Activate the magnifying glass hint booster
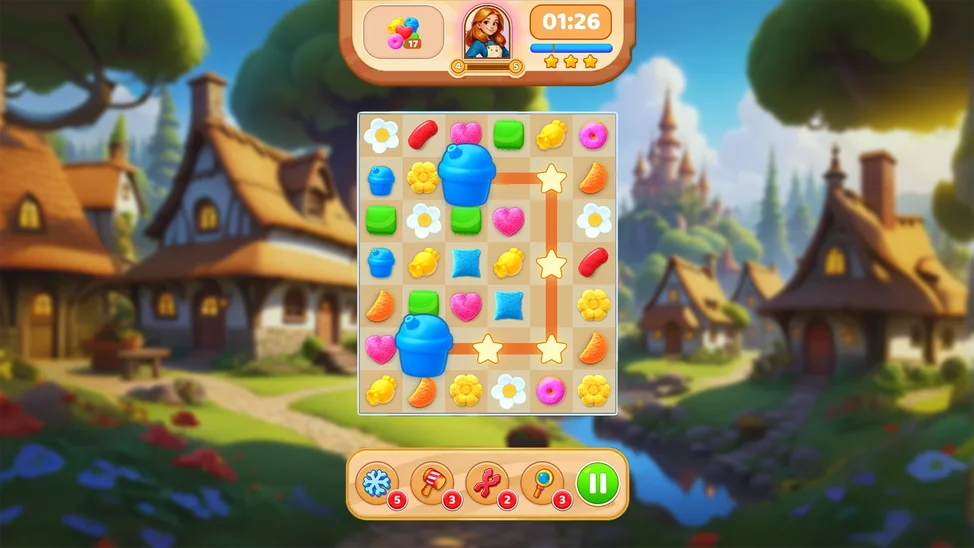This screenshot has width=974, height=548. click(542, 483)
